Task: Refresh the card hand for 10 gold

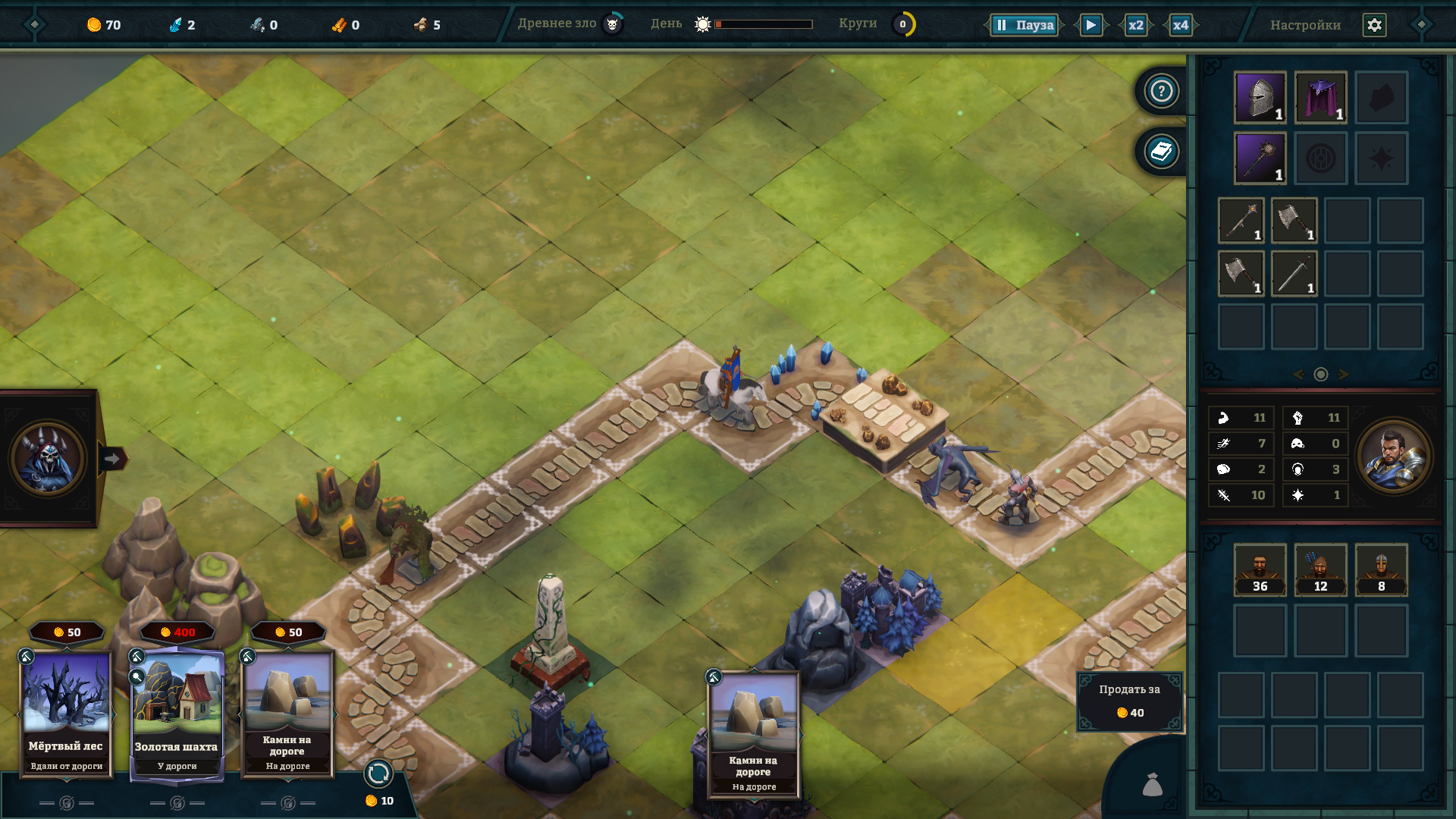Action: click(x=378, y=775)
